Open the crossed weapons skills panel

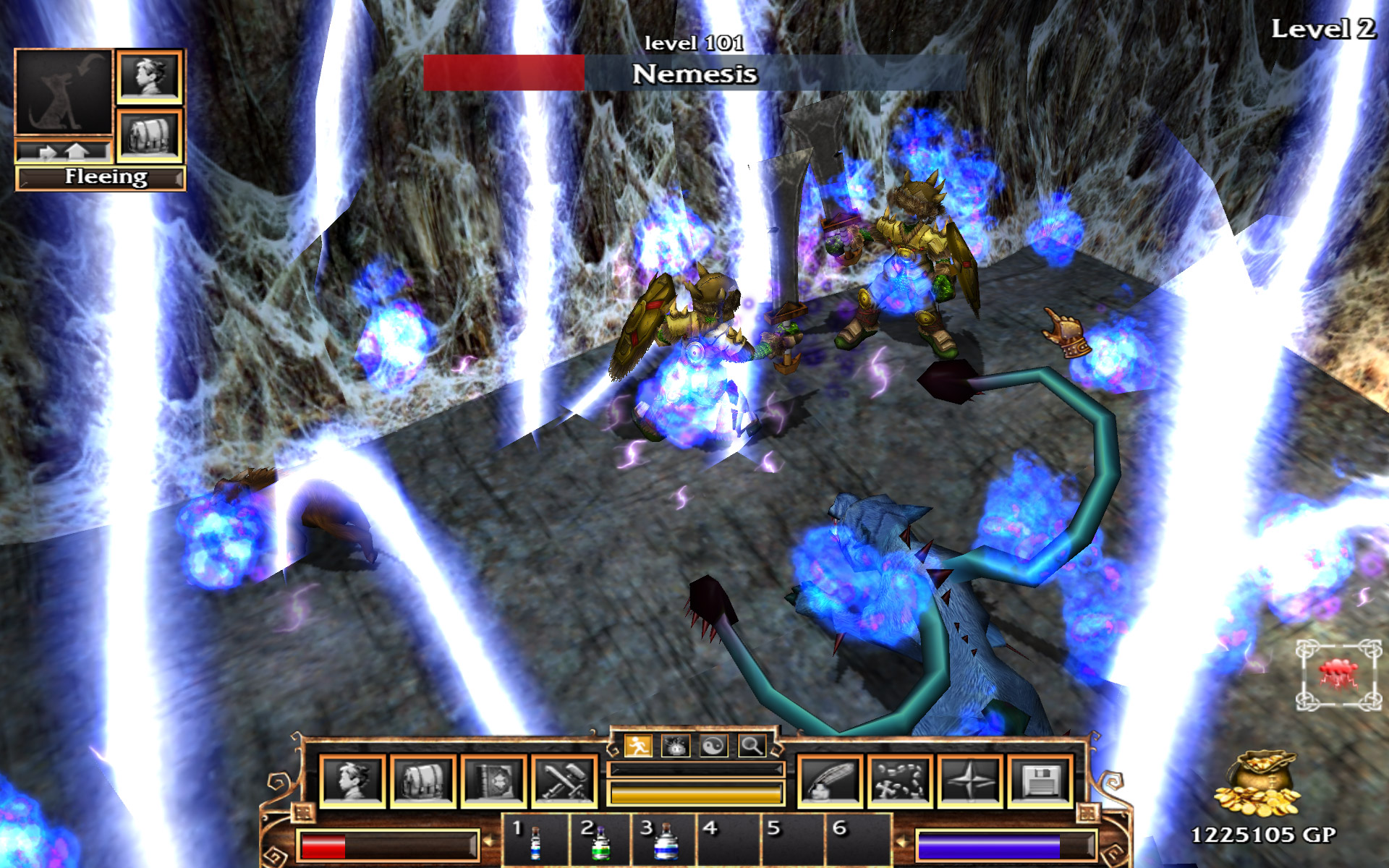(564, 781)
